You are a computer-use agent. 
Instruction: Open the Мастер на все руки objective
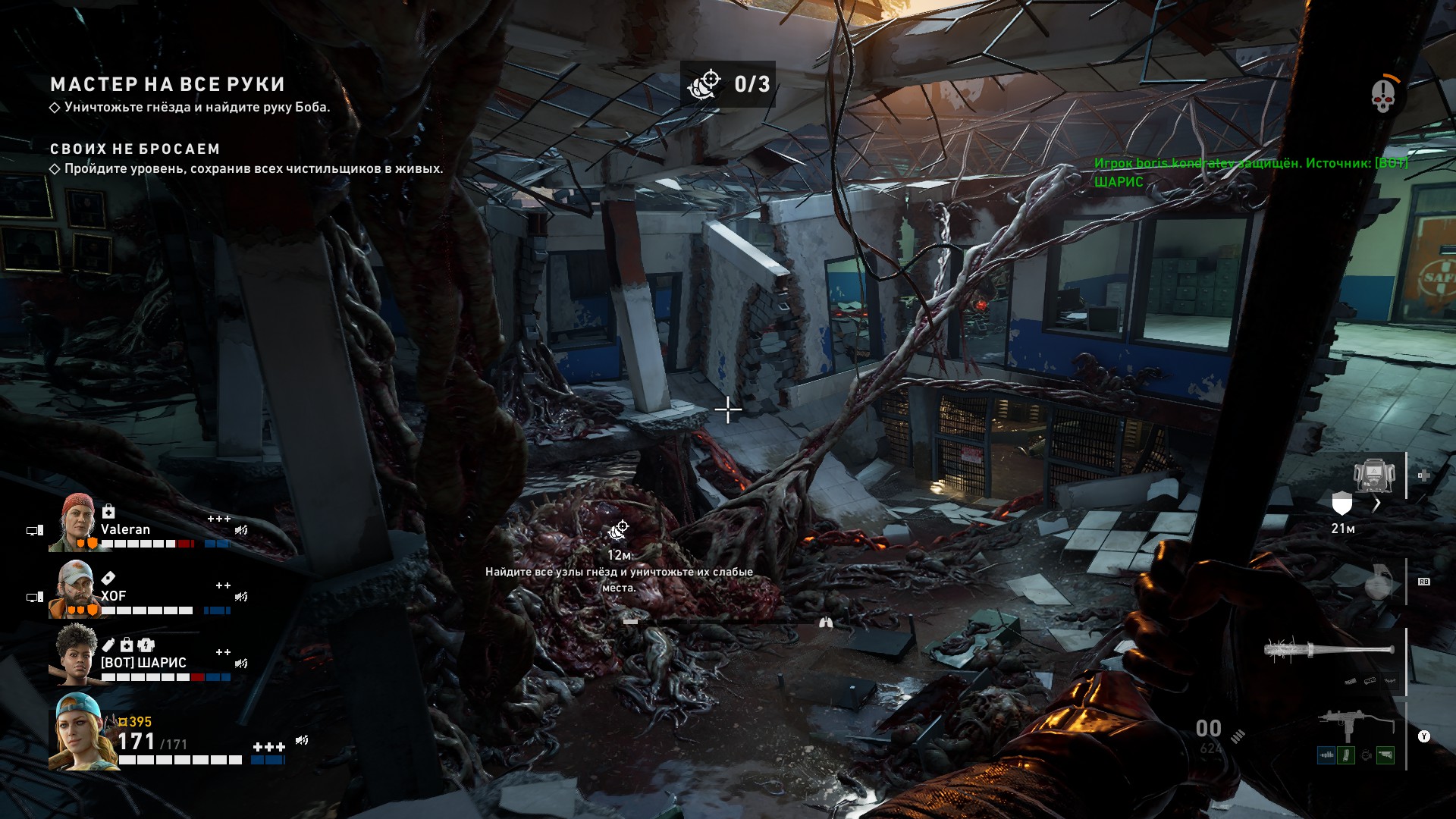(168, 84)
